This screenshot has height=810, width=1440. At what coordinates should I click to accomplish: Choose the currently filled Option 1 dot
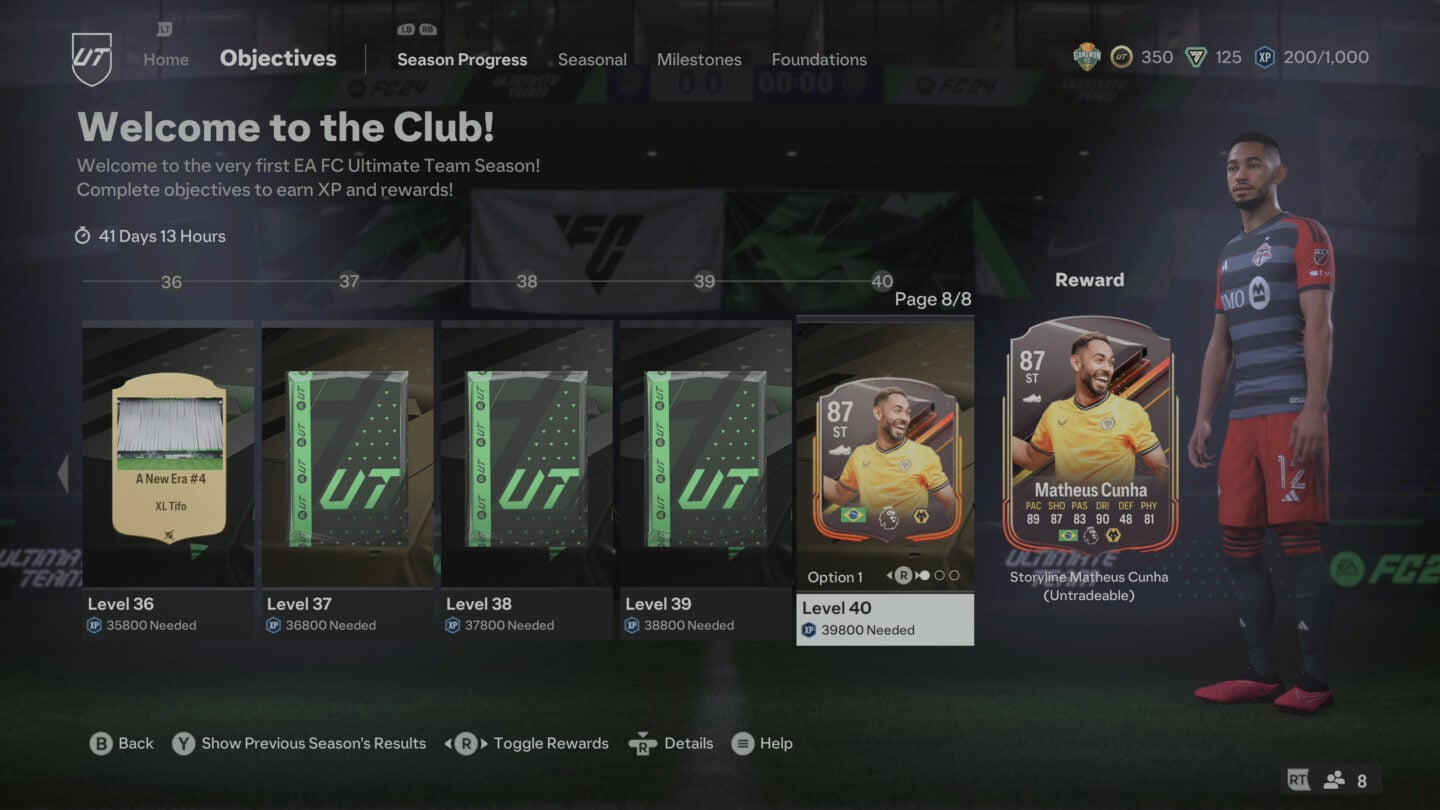925,576
